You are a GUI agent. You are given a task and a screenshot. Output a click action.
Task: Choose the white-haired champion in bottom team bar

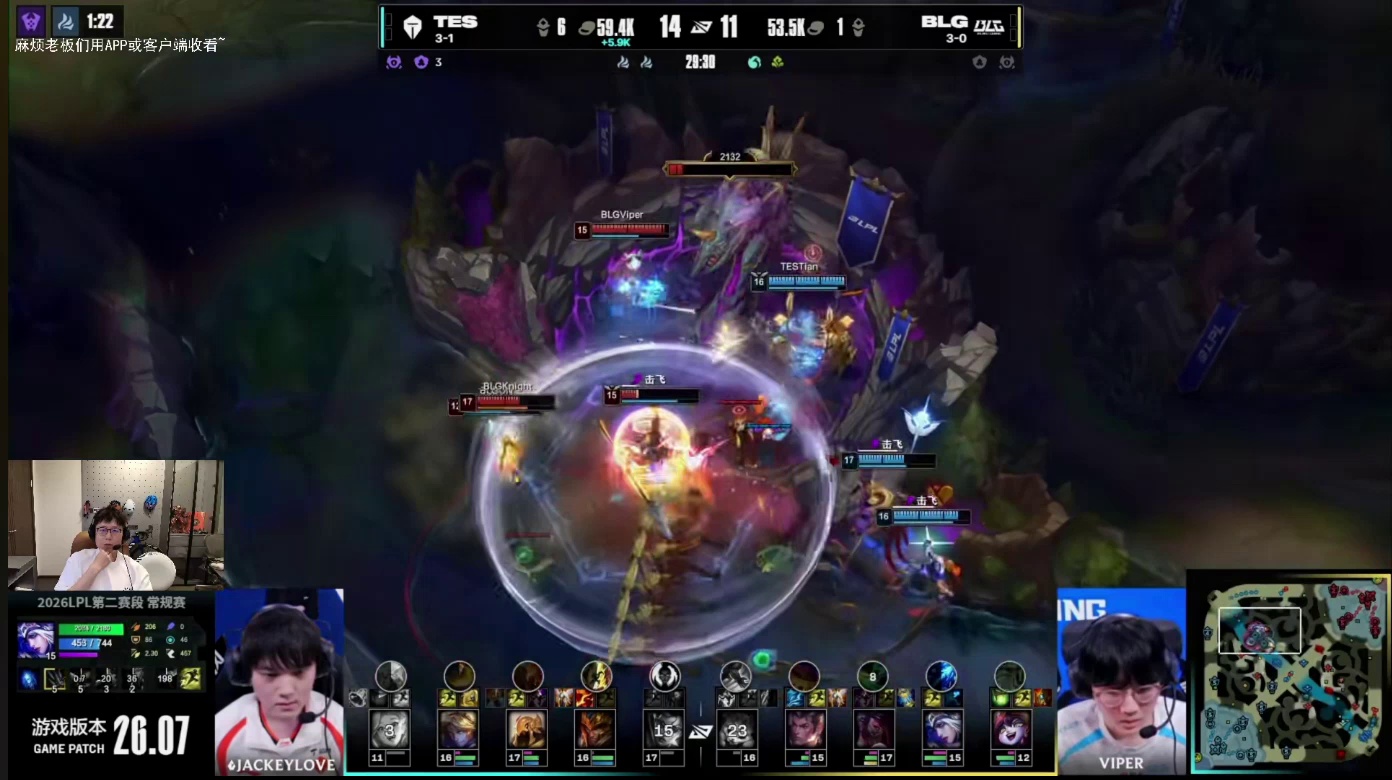coord(941,729)
